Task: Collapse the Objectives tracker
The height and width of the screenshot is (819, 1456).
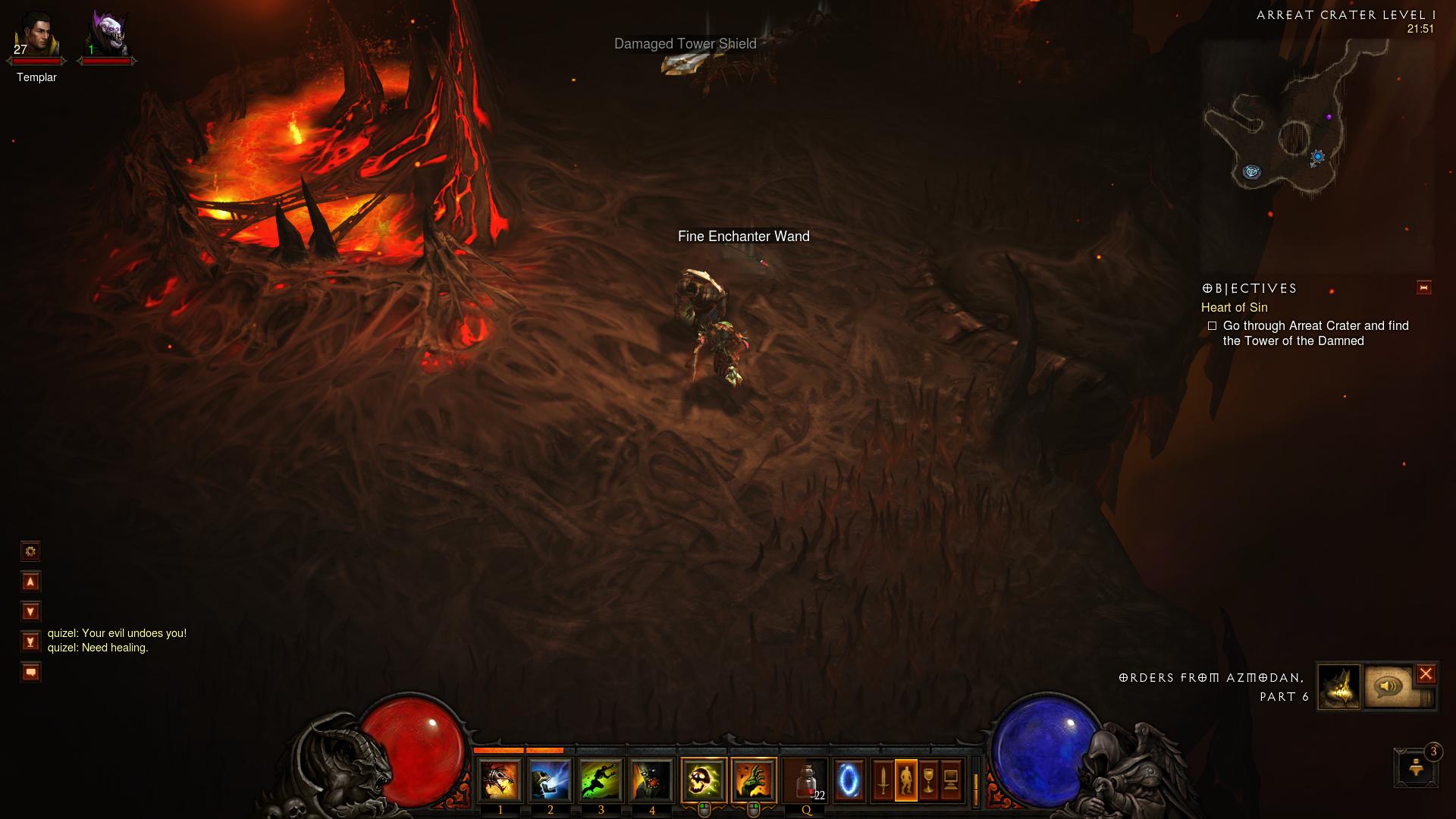Action: 1423,287
